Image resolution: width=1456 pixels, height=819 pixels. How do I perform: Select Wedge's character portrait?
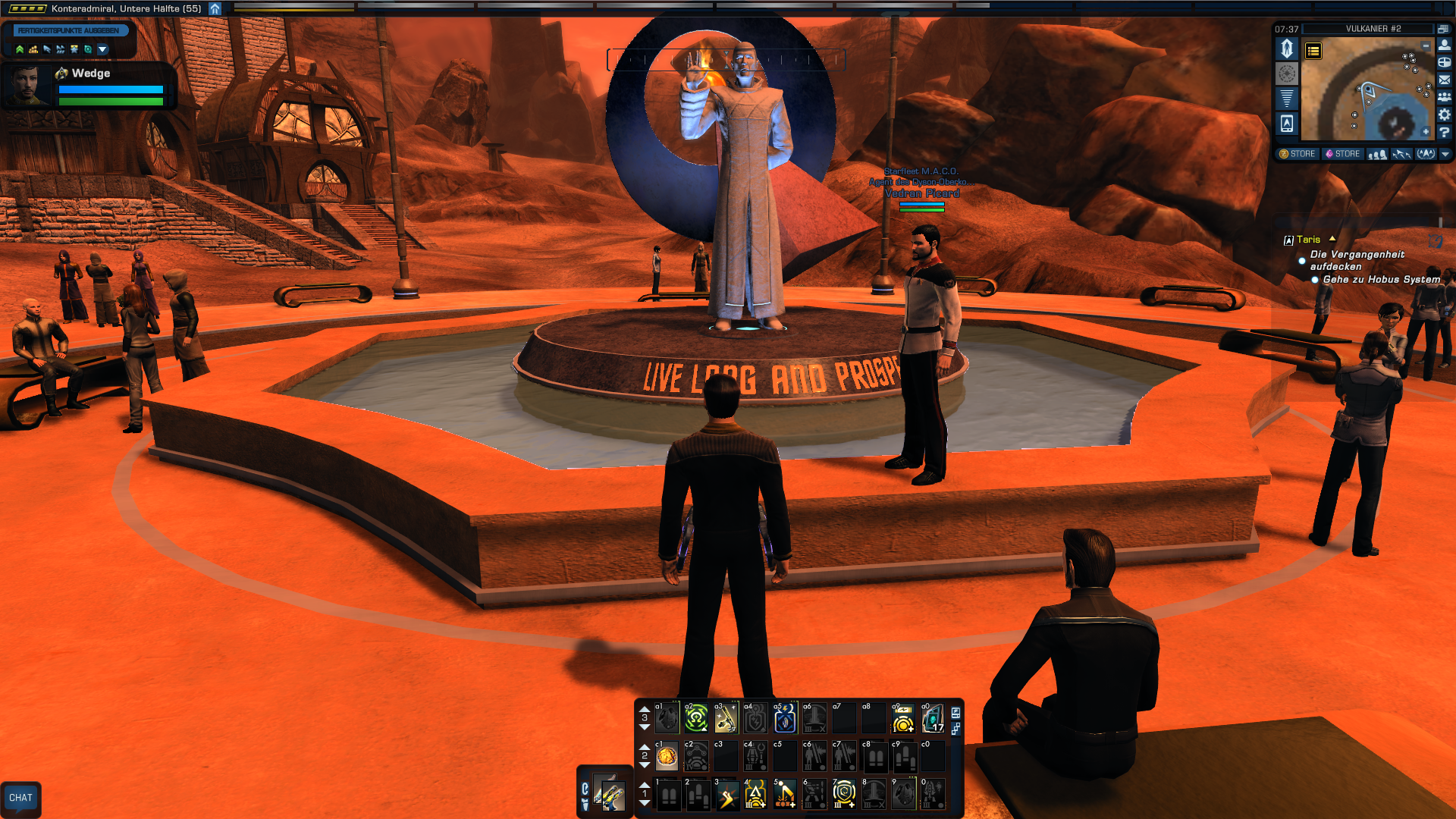point(28,84)
